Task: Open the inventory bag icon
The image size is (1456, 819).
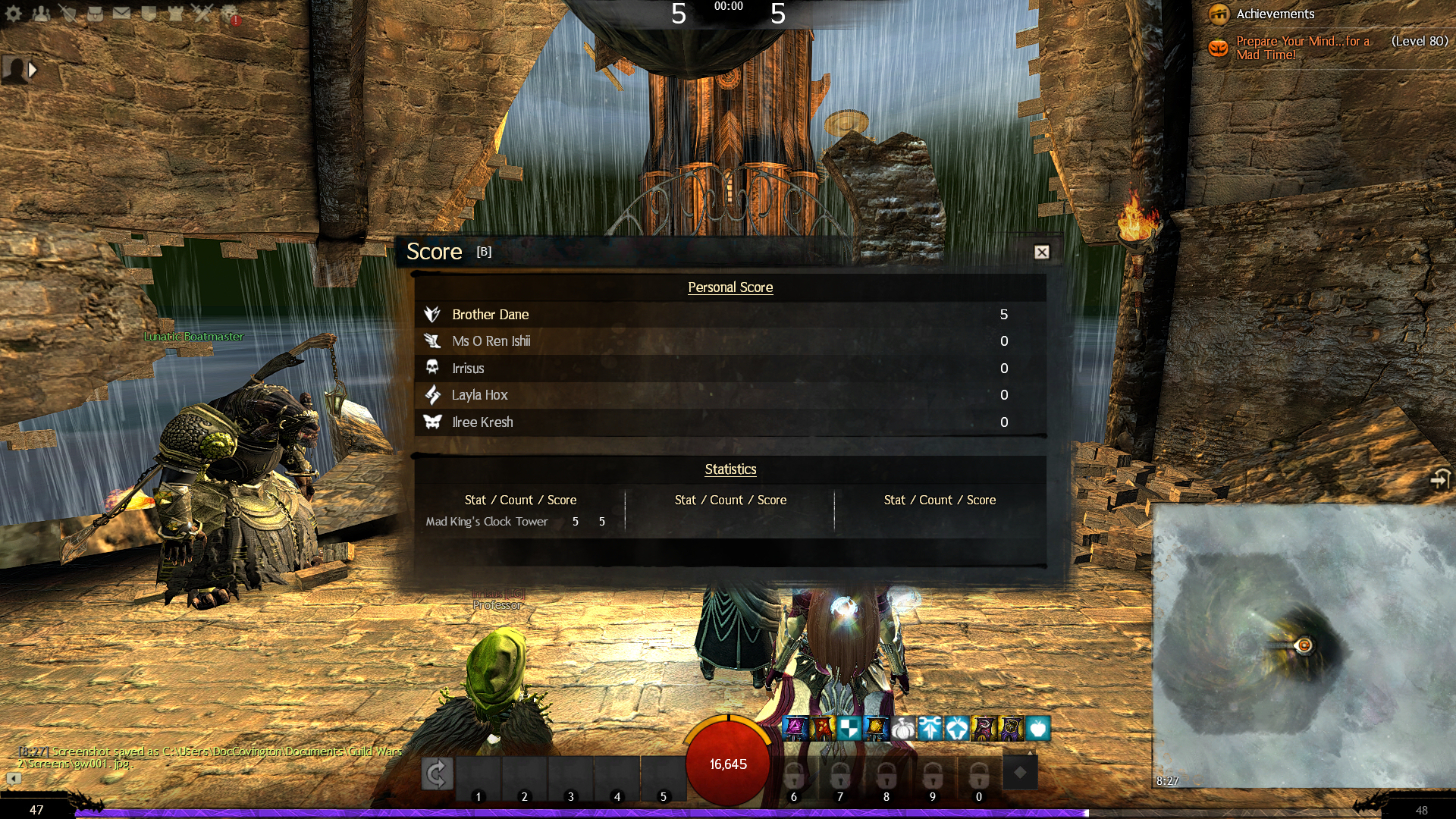Action: point(95,13)
